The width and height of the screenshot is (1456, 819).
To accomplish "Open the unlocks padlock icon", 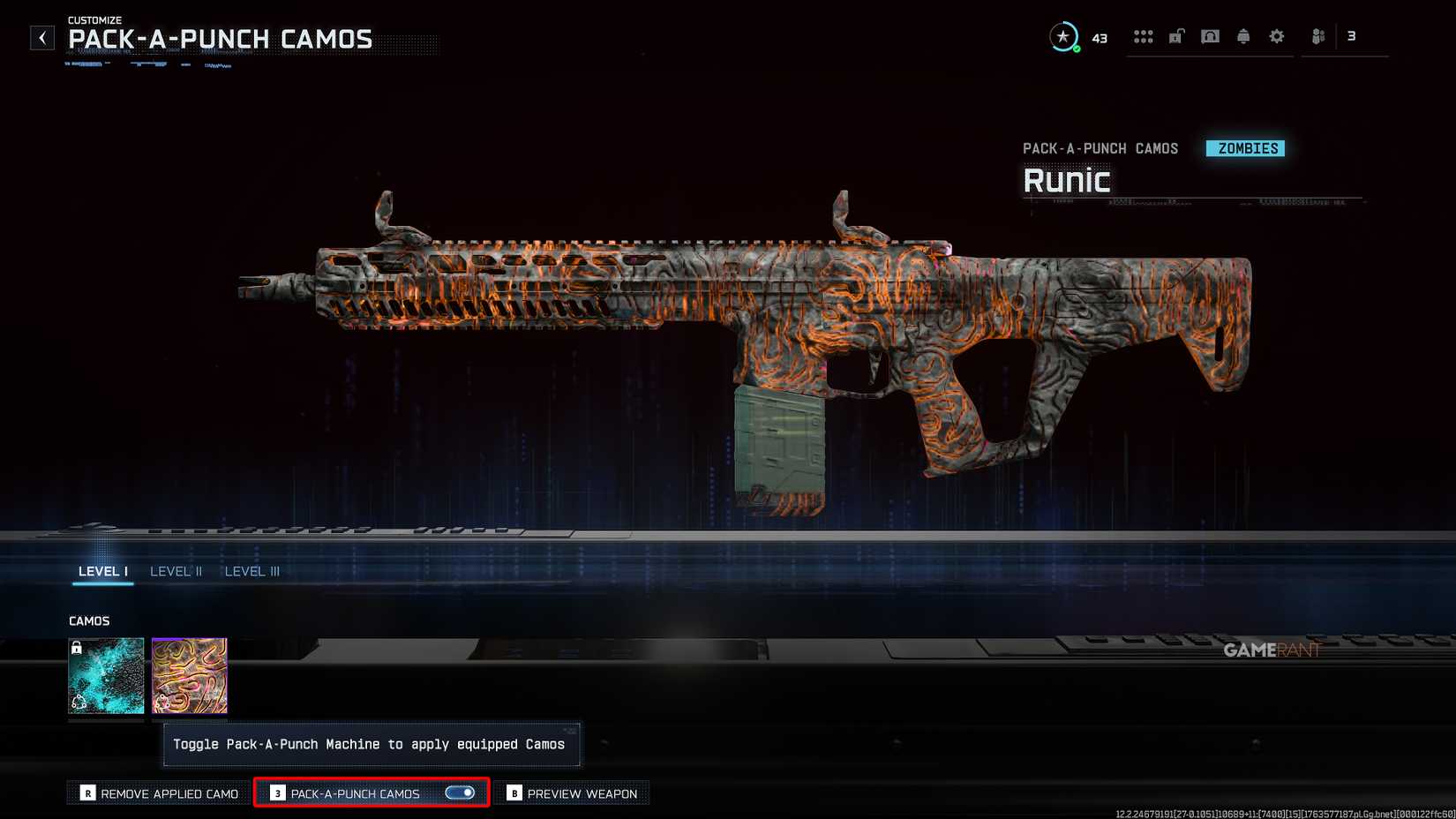I will pyautogui.click(x=1176, y=35).
